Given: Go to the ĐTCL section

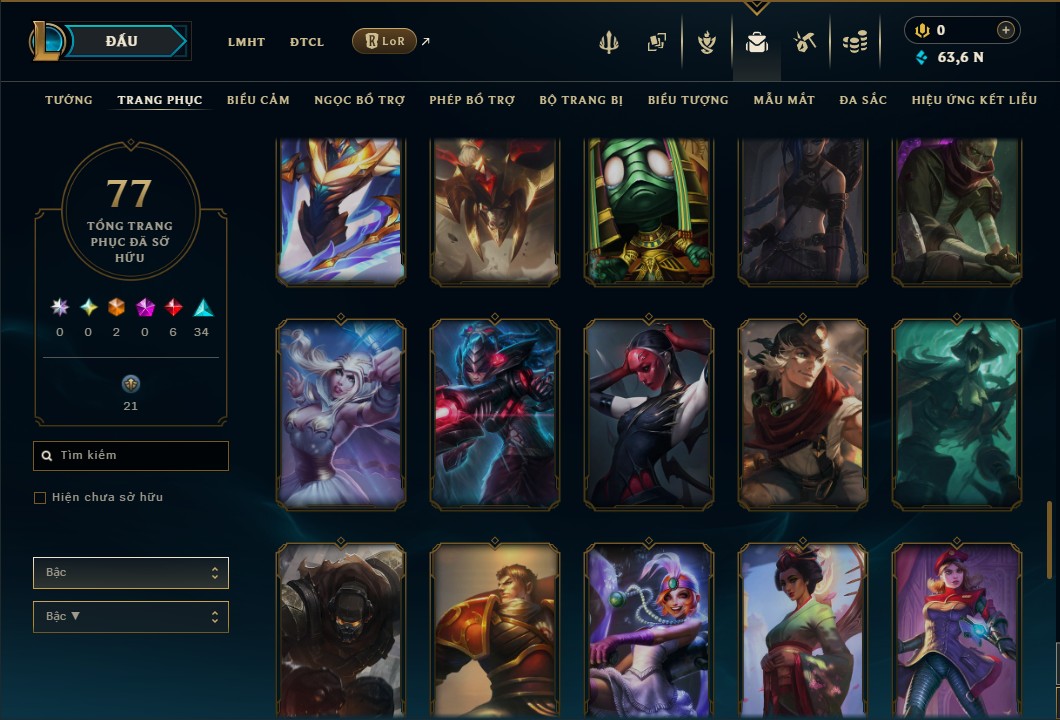Looking at the screenshot, I should pyautogui.click(x=307, y=42).
